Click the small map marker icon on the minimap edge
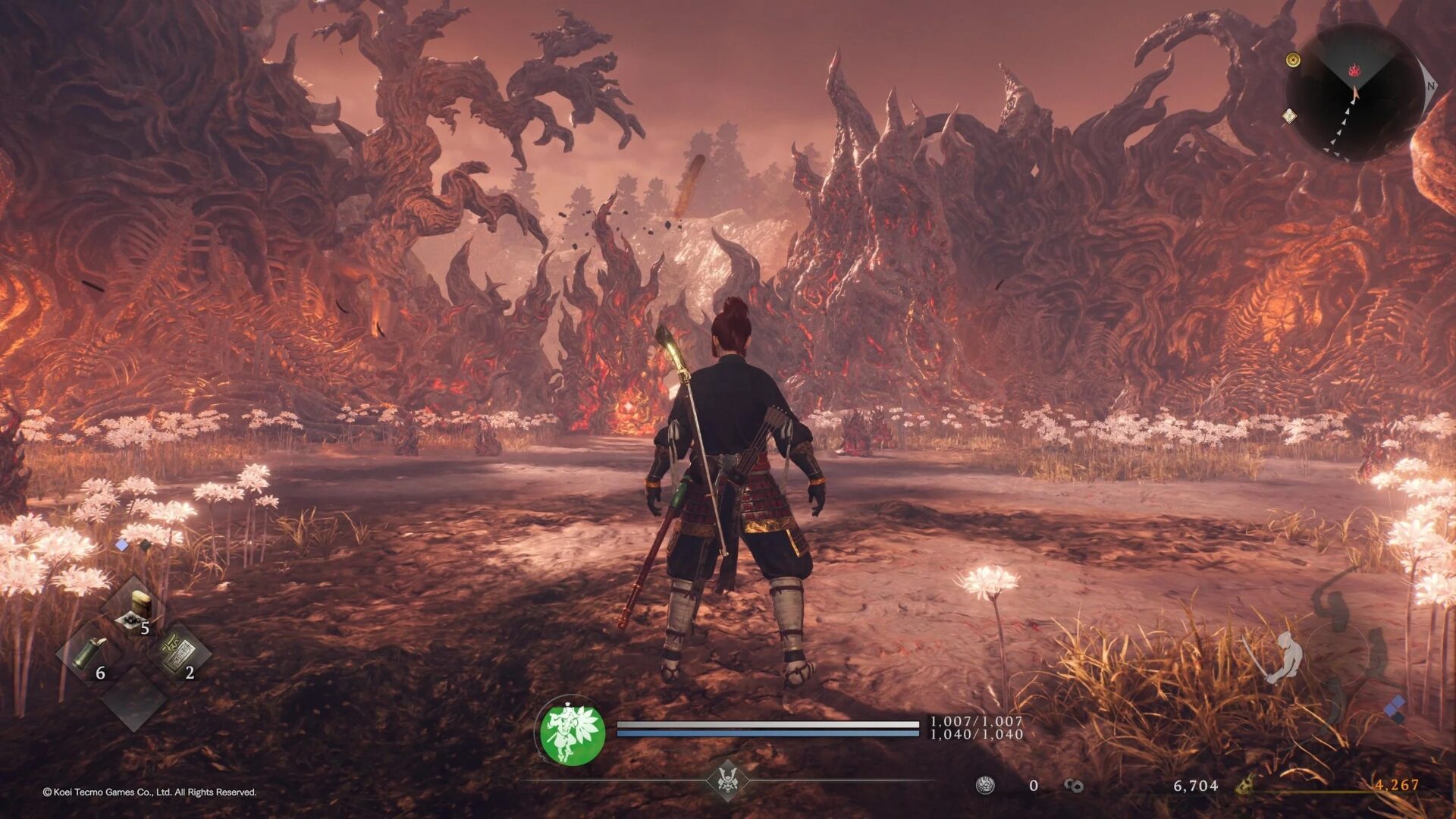 [x=1288, y=115]
